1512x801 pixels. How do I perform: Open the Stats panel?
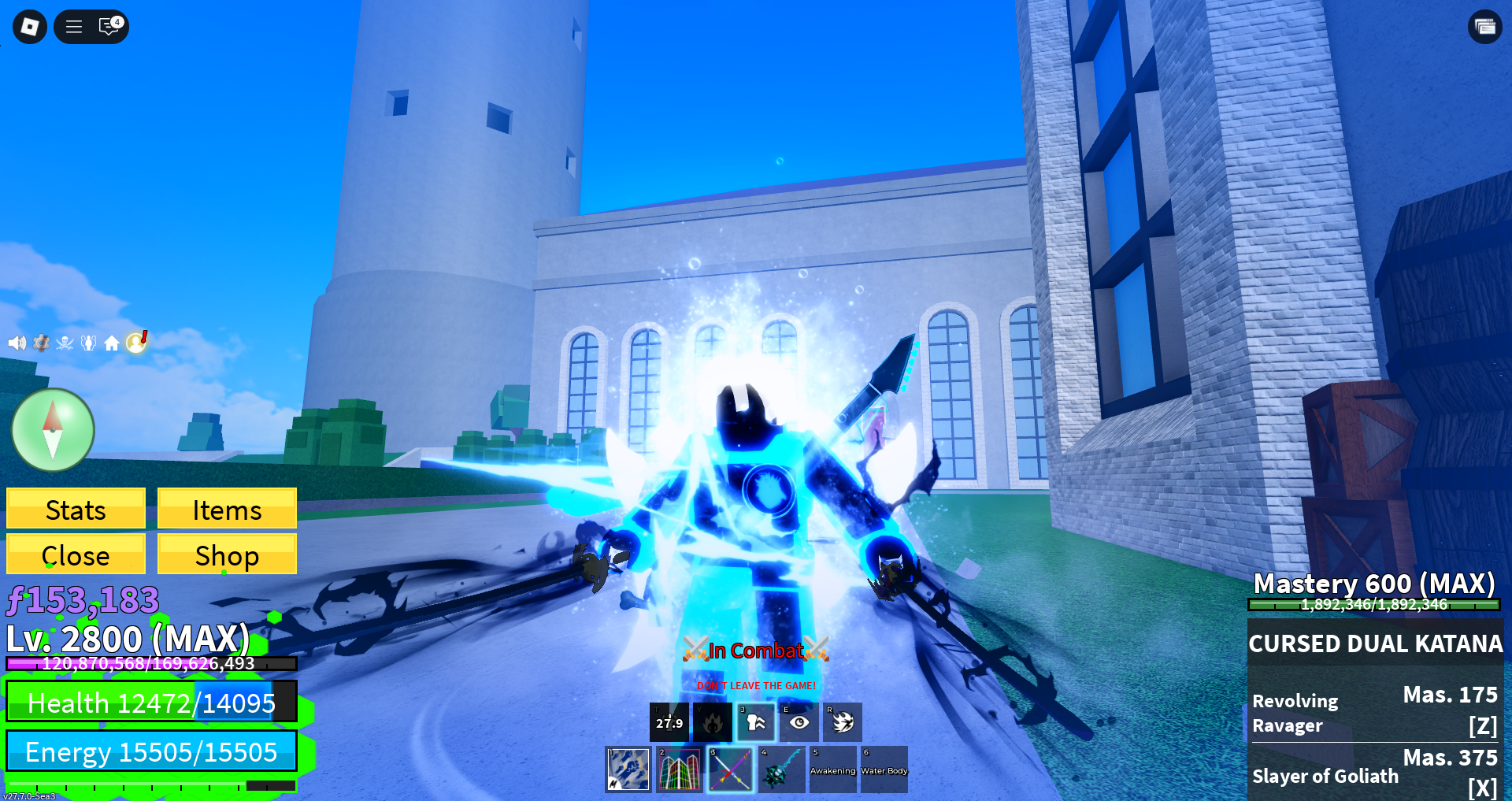coord(76,509)
